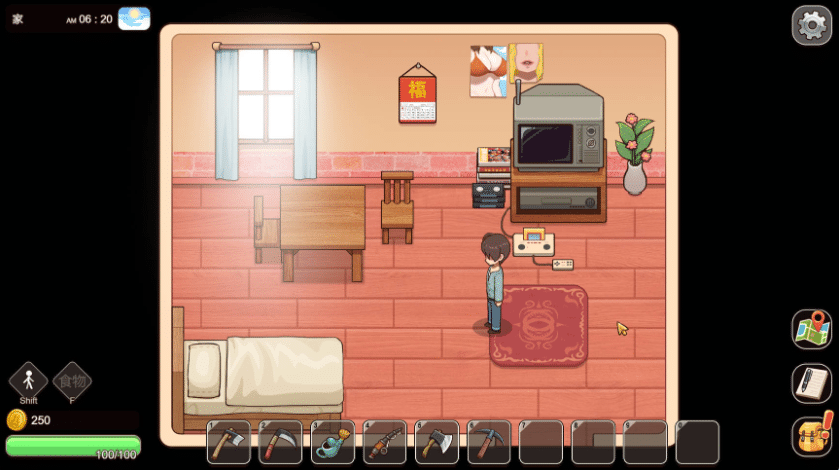Open the backpack inventory
Image resolution: width=839 pixels, height=470 pixels.
click(x=811, y=436)
